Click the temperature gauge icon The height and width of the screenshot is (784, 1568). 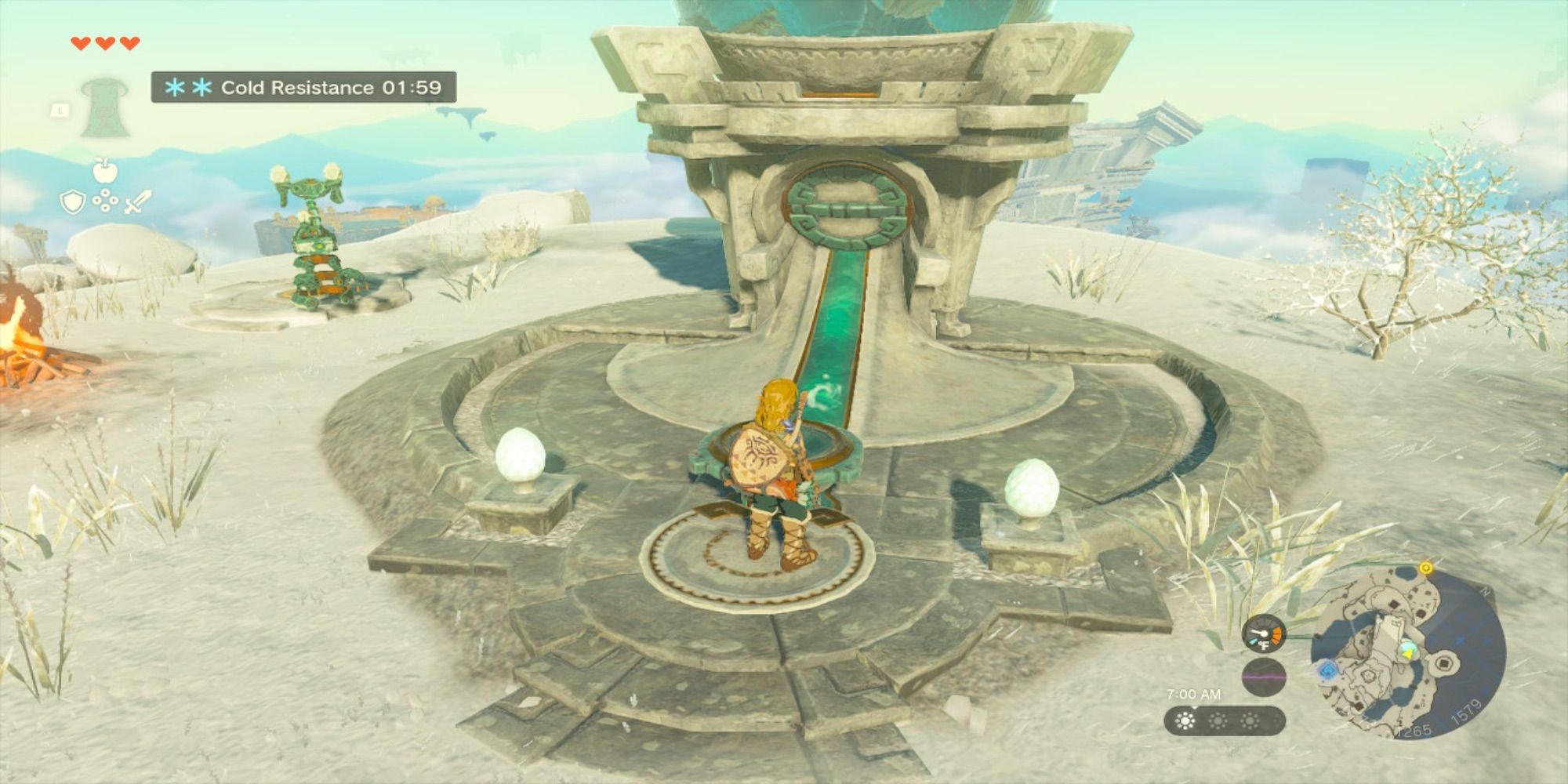pyautogui.click(x=1264, y=634)
